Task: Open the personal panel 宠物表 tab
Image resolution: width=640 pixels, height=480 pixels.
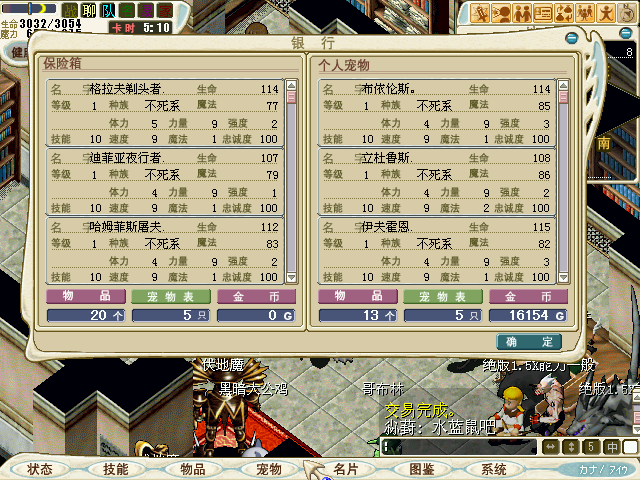Action: pos(443,297)
